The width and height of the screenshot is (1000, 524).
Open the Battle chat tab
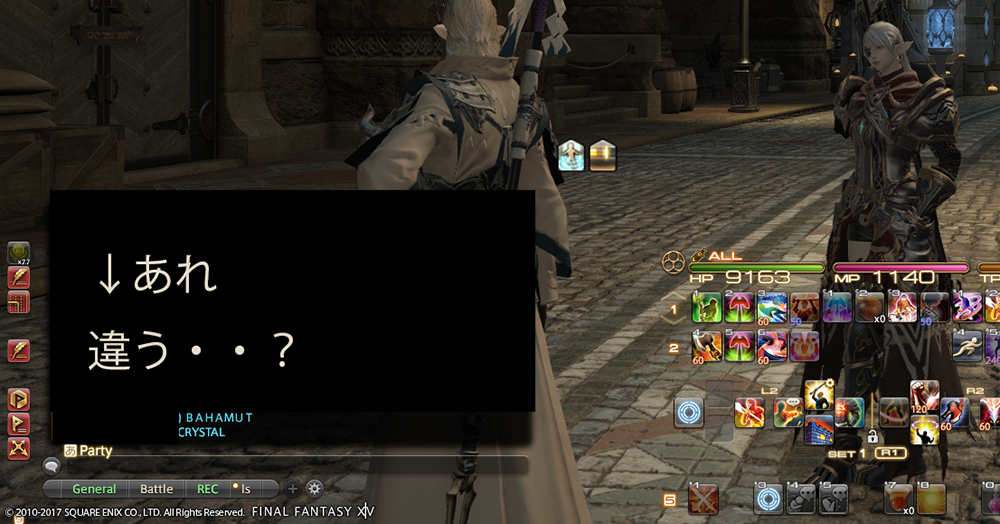click(156, 489)
